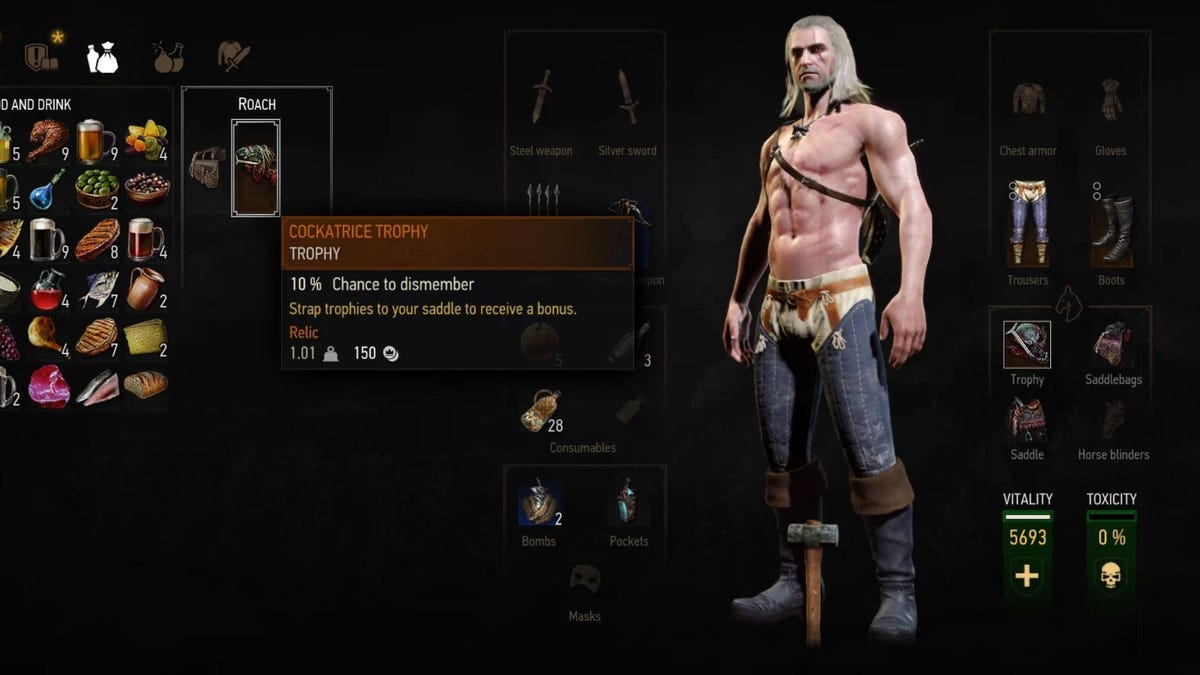This screenshot has width=1200, height=675.
Task: Select the blue potion flask item
Action: pos(47,188)
